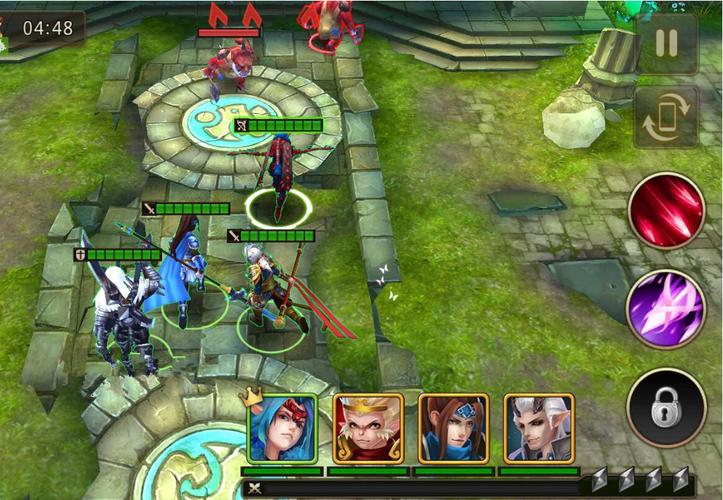
Task: Tap the padlock skill button
Action: tap(667, 407)
